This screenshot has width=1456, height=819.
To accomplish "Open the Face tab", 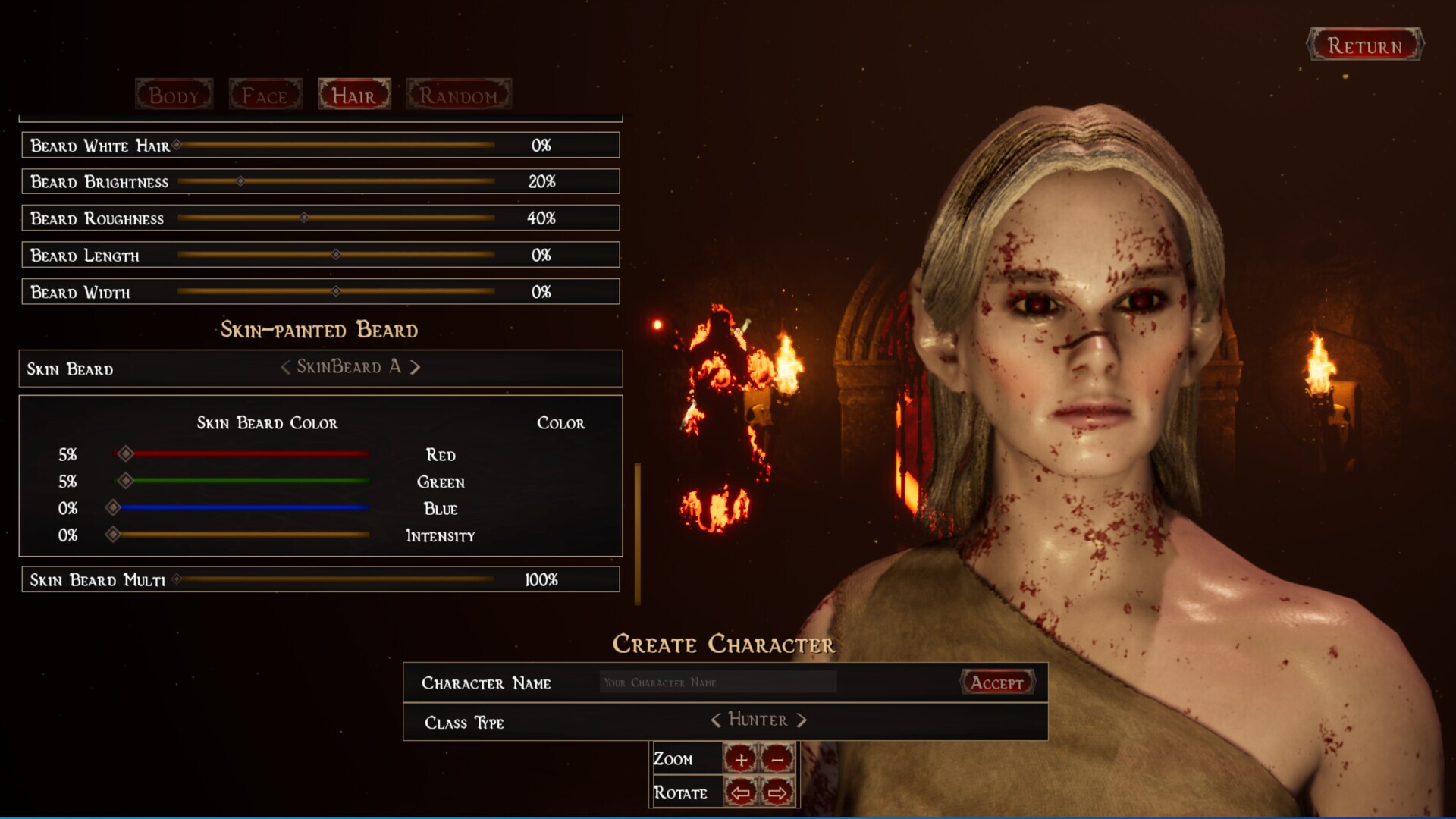I will pyautogui.click(x=265, y=96).
